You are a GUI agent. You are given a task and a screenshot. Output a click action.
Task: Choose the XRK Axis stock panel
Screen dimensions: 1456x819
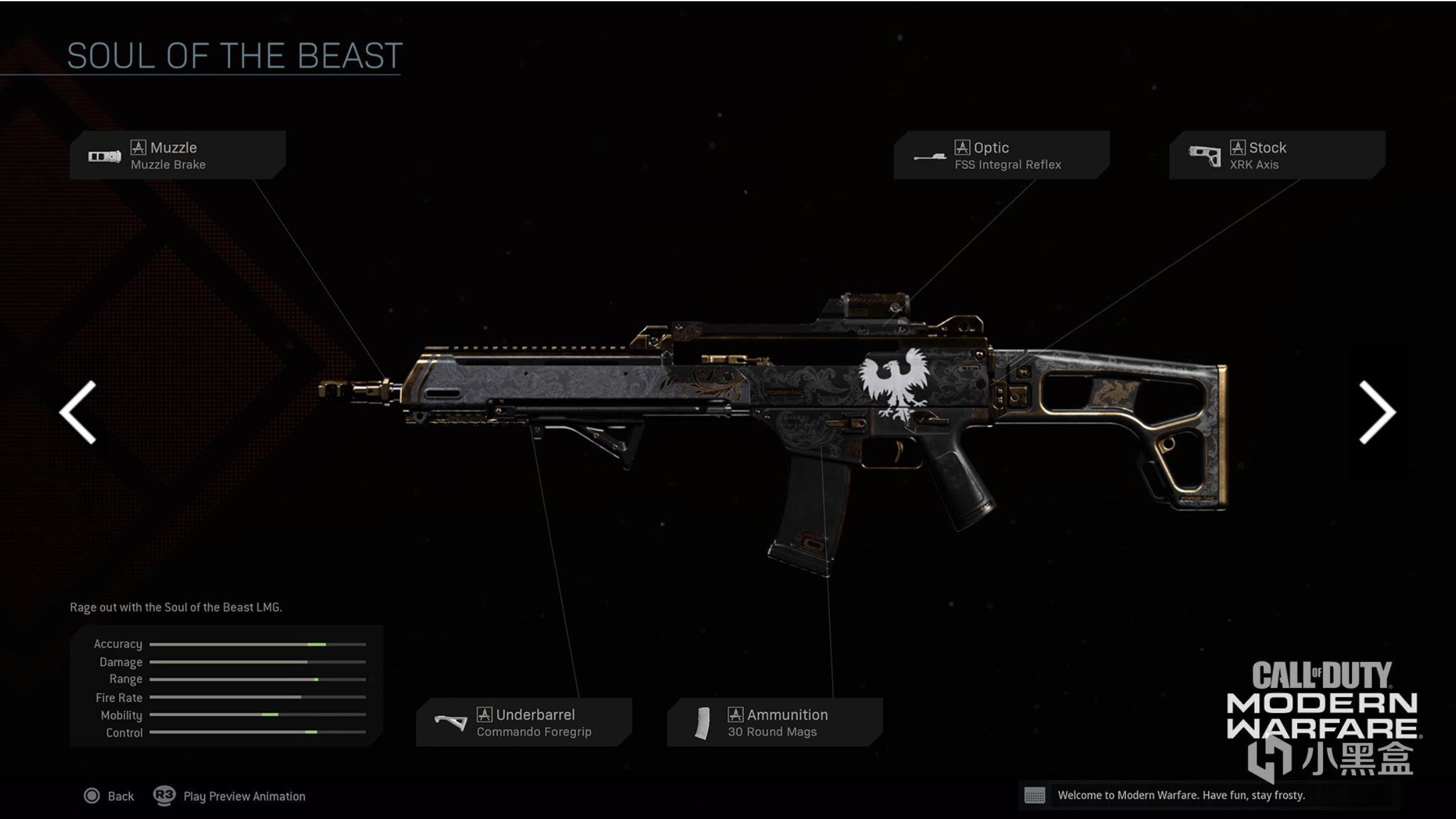1277,155
